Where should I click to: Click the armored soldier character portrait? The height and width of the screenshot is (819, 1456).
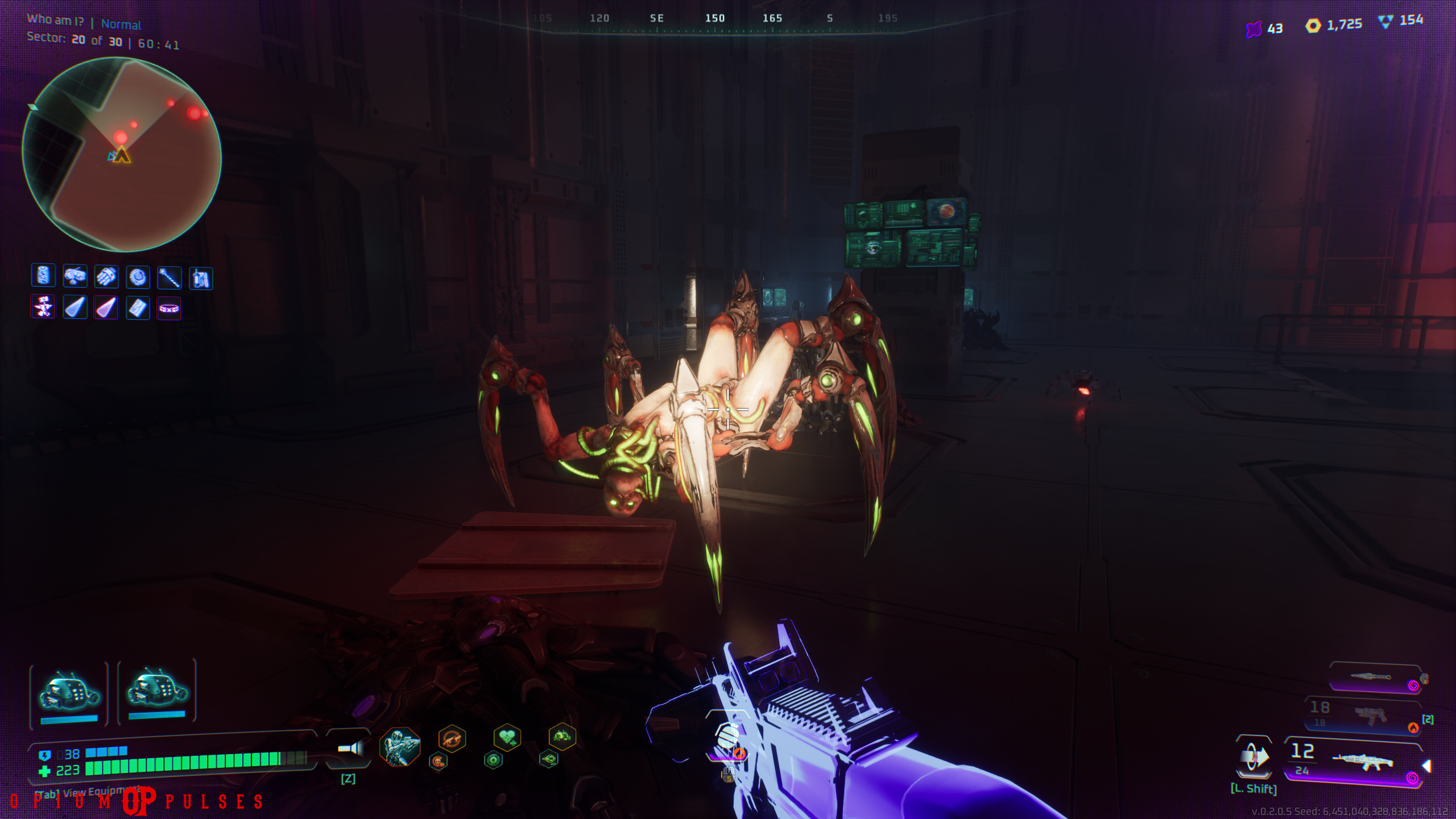pos(400,746)
